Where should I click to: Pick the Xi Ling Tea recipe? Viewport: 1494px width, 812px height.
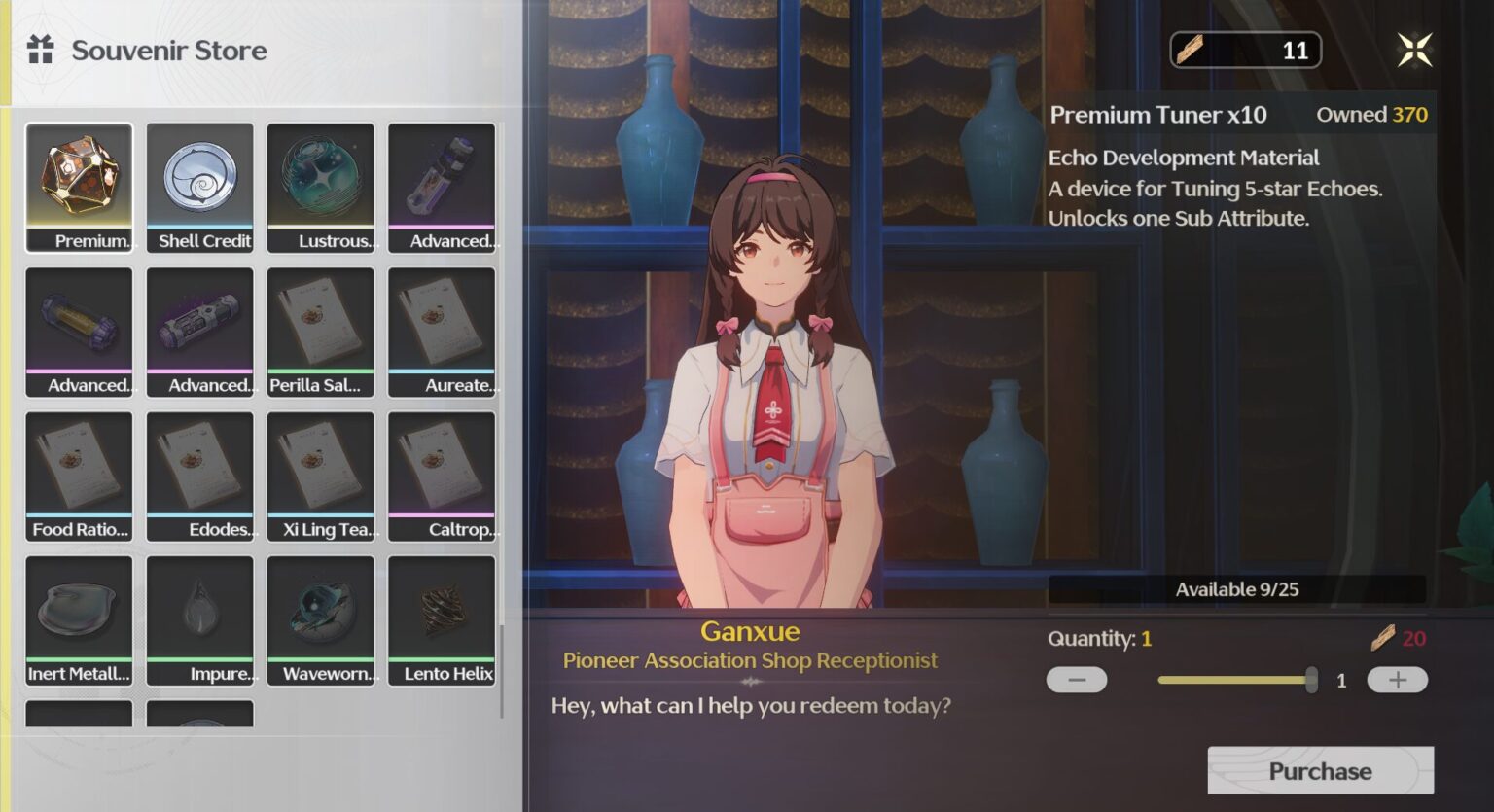click(321, 476)
